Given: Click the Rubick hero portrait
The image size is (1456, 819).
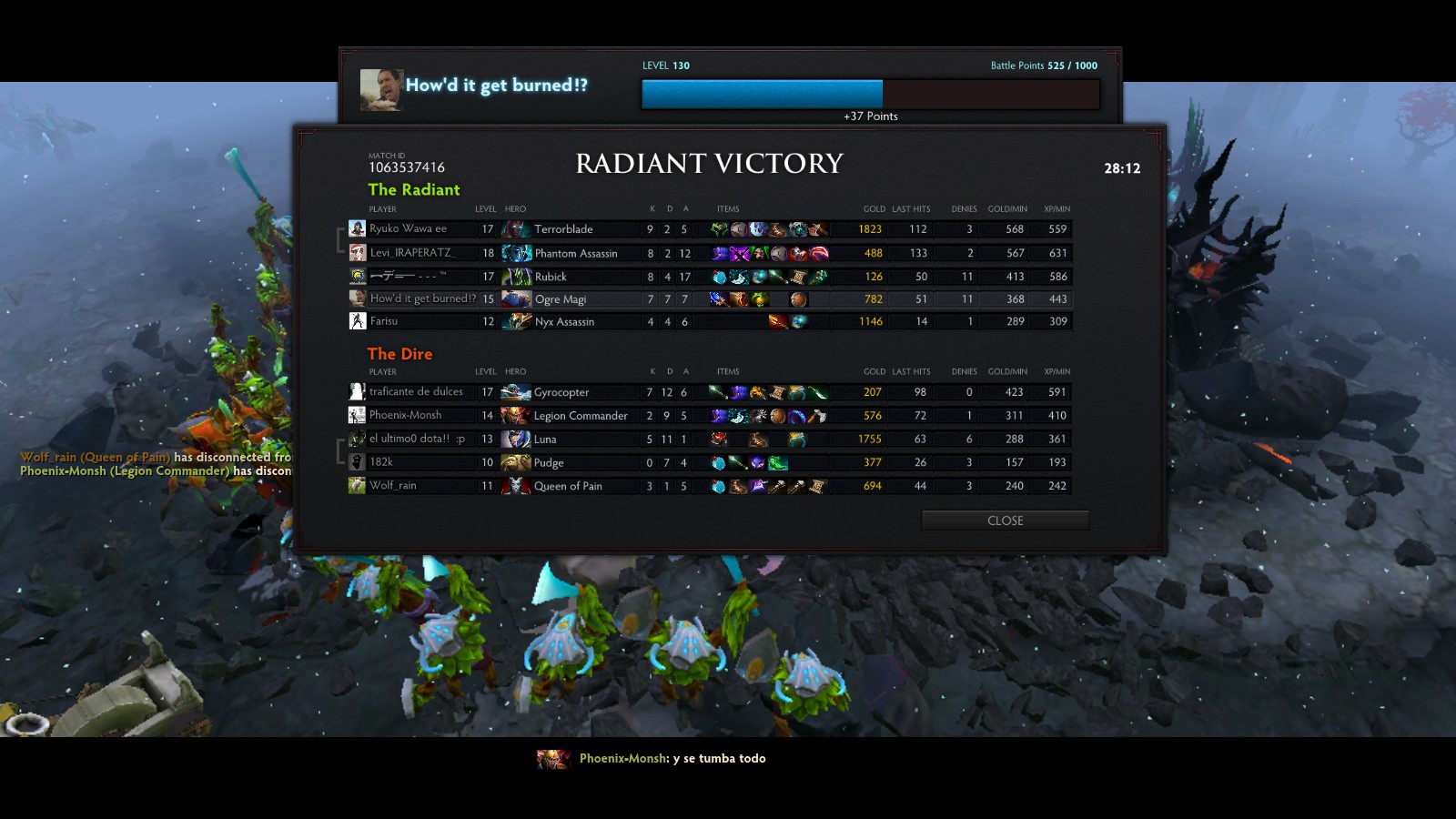Looking at the screenshot, I should [517, 277].
